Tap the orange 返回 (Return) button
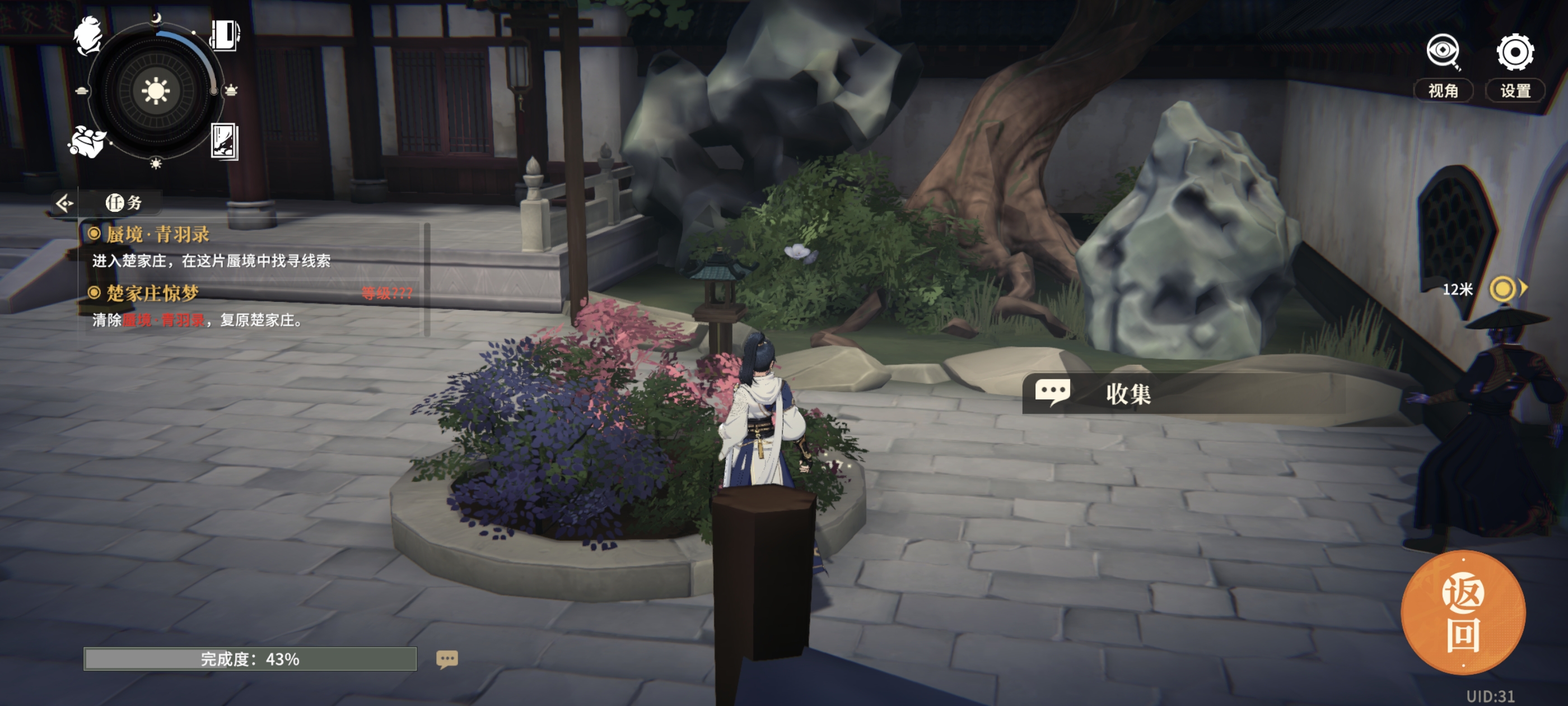 (1463, 614)
